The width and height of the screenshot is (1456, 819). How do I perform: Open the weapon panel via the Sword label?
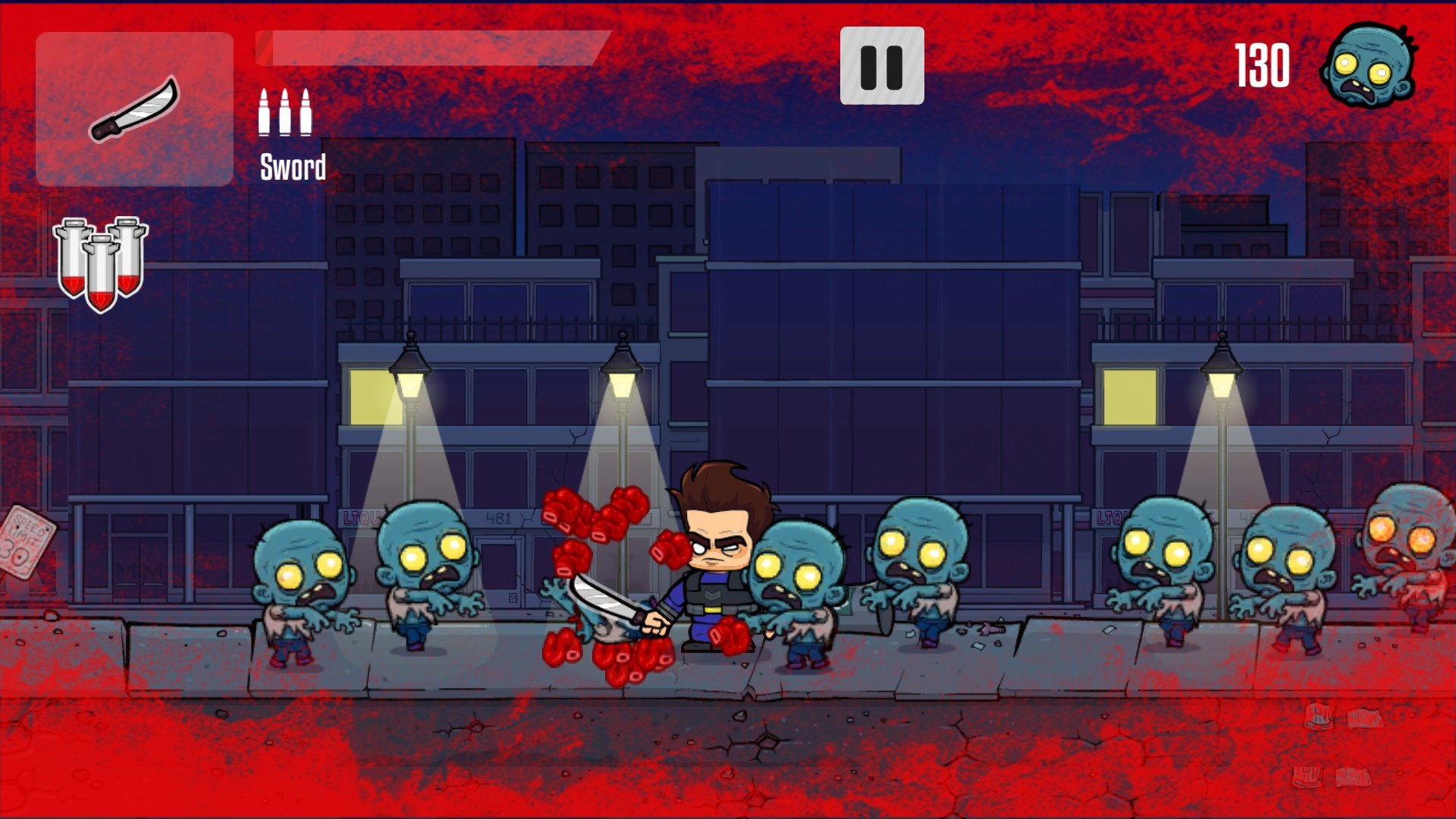pyautogui.click(x=292, y=165)
